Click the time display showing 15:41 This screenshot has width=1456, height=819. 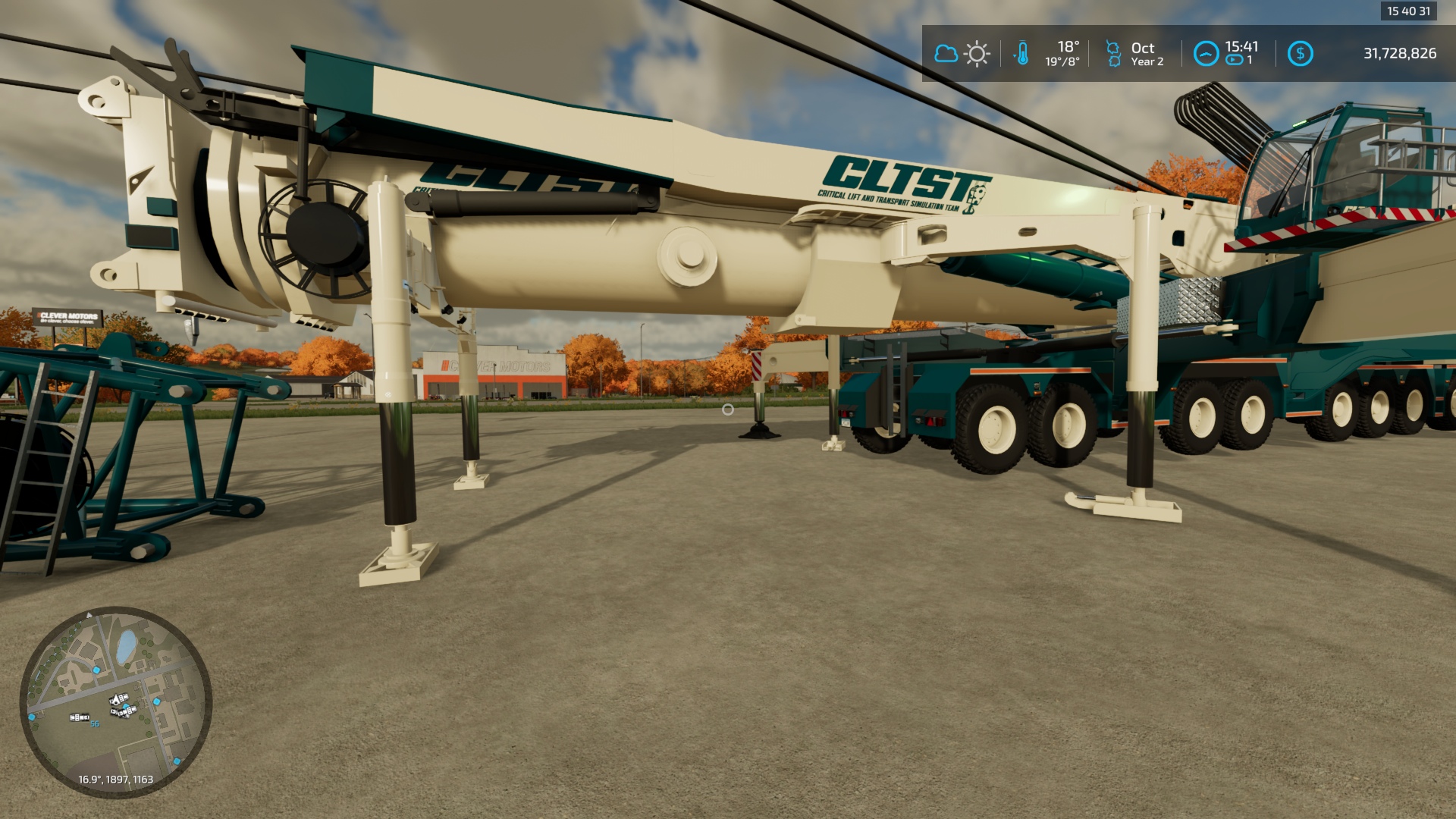tap(1241, 46)
